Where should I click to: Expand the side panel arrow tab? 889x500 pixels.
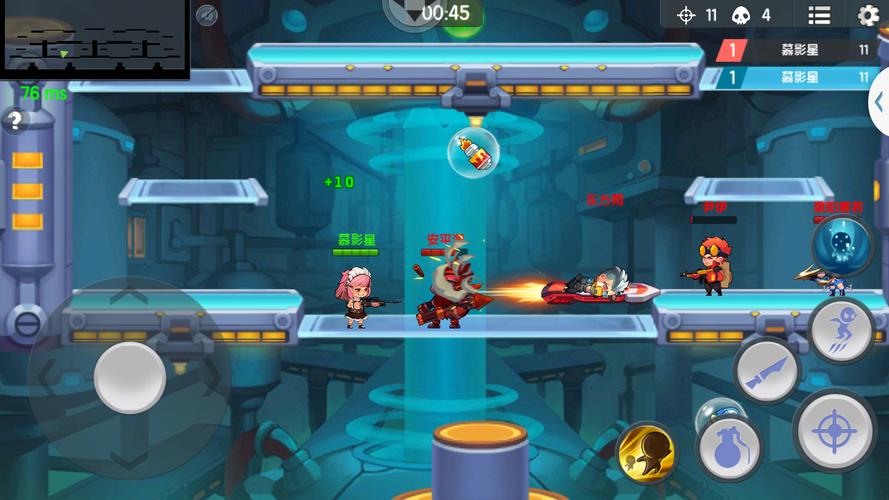coord(880,103)
